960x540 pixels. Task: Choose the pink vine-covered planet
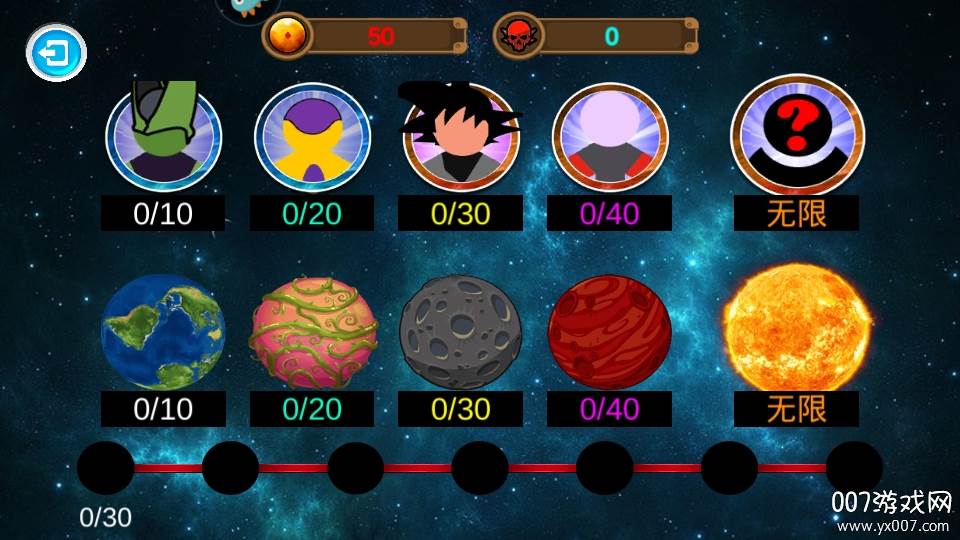click(312, 332)
